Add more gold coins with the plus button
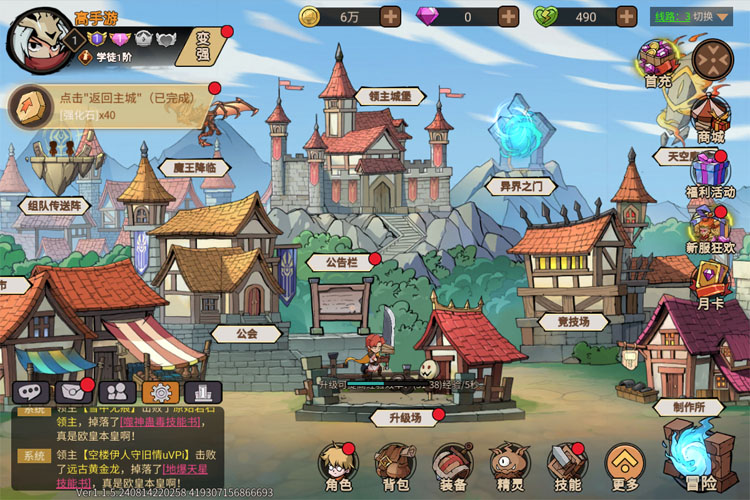 click(x=390, y=17)
